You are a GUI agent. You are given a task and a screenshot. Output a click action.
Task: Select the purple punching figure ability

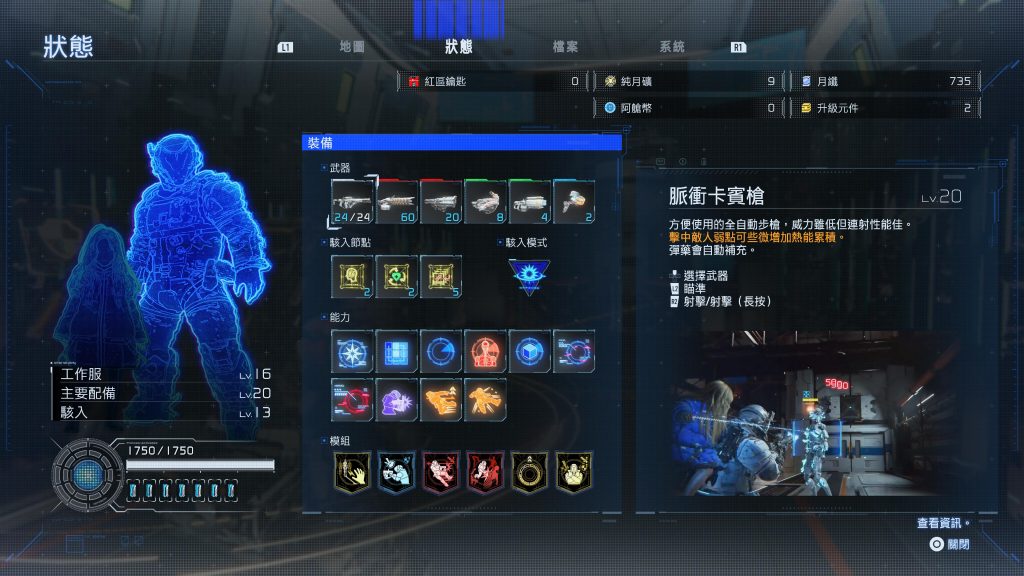[397, 399]
